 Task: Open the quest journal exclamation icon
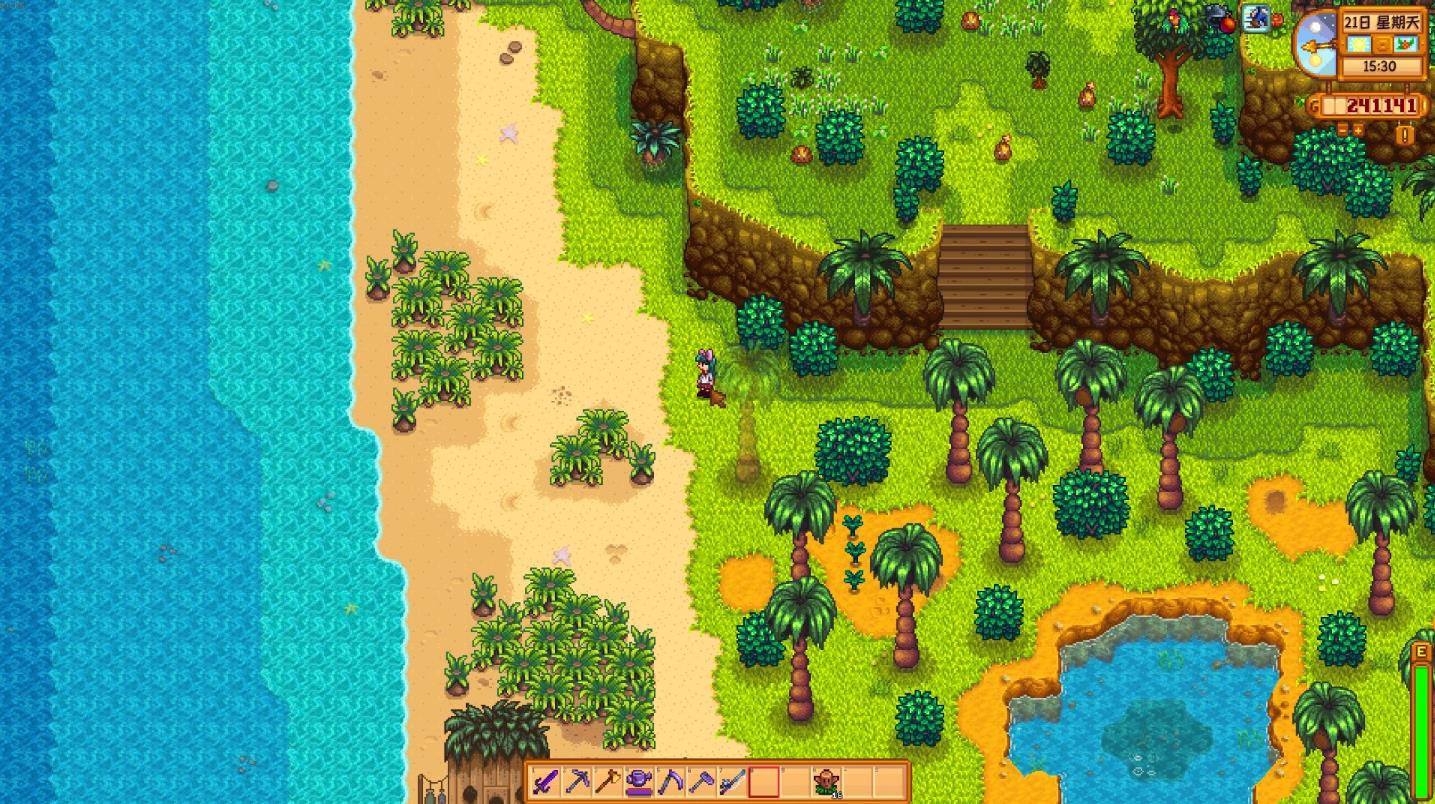[1407, 135]
